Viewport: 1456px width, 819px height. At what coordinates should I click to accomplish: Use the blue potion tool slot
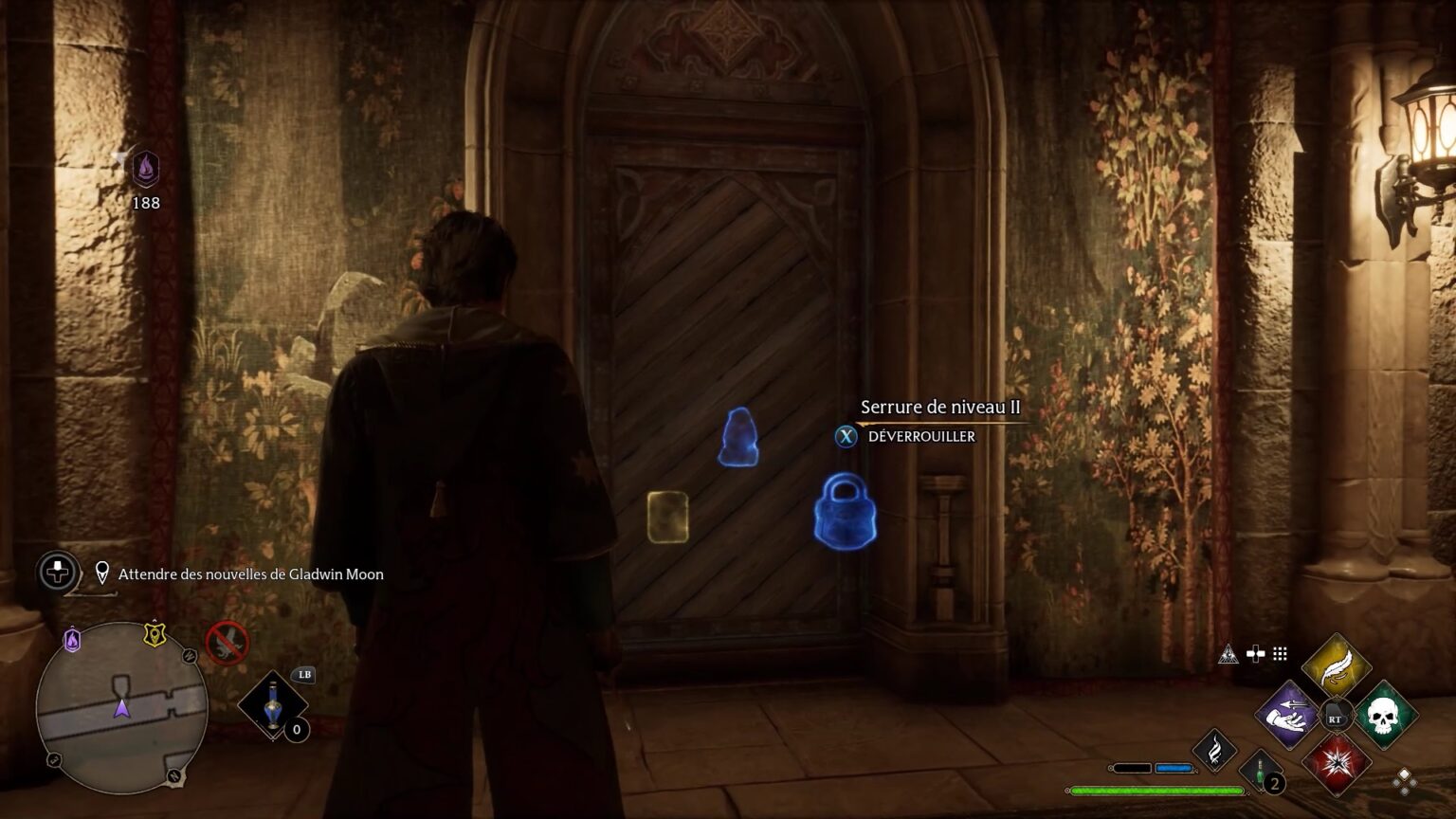pyautogui.click(x=273, y=705)
